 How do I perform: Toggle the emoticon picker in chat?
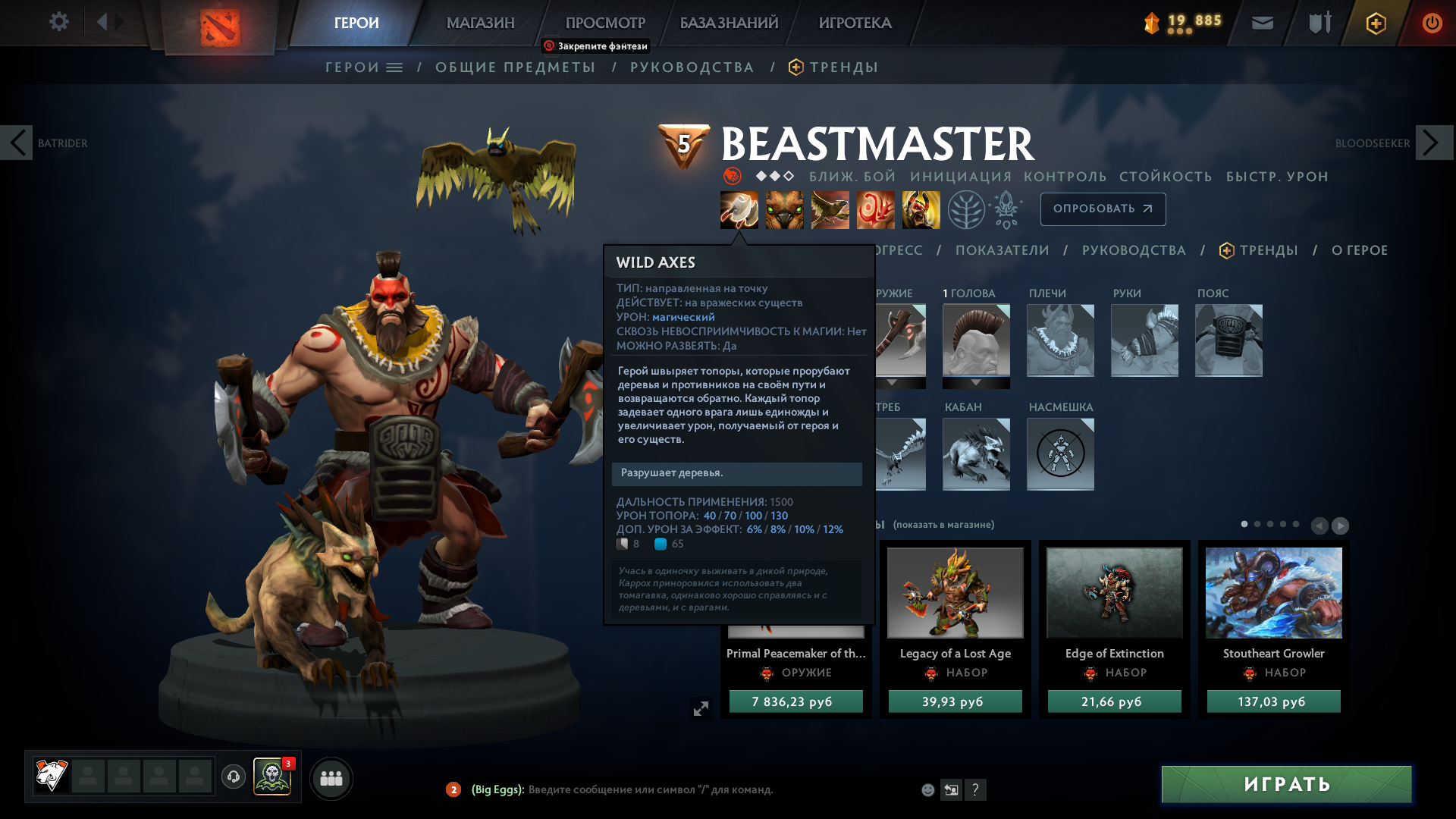click(x=927, y=789)
